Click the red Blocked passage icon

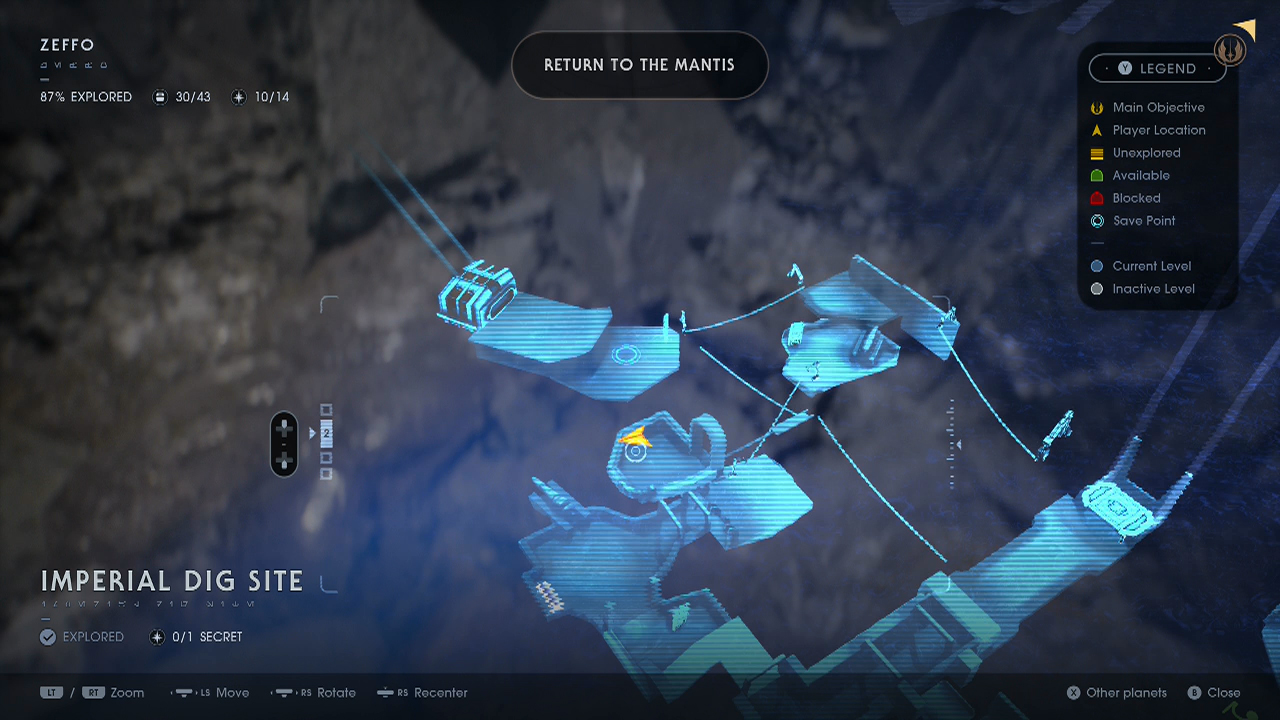tap(1097, 198)
